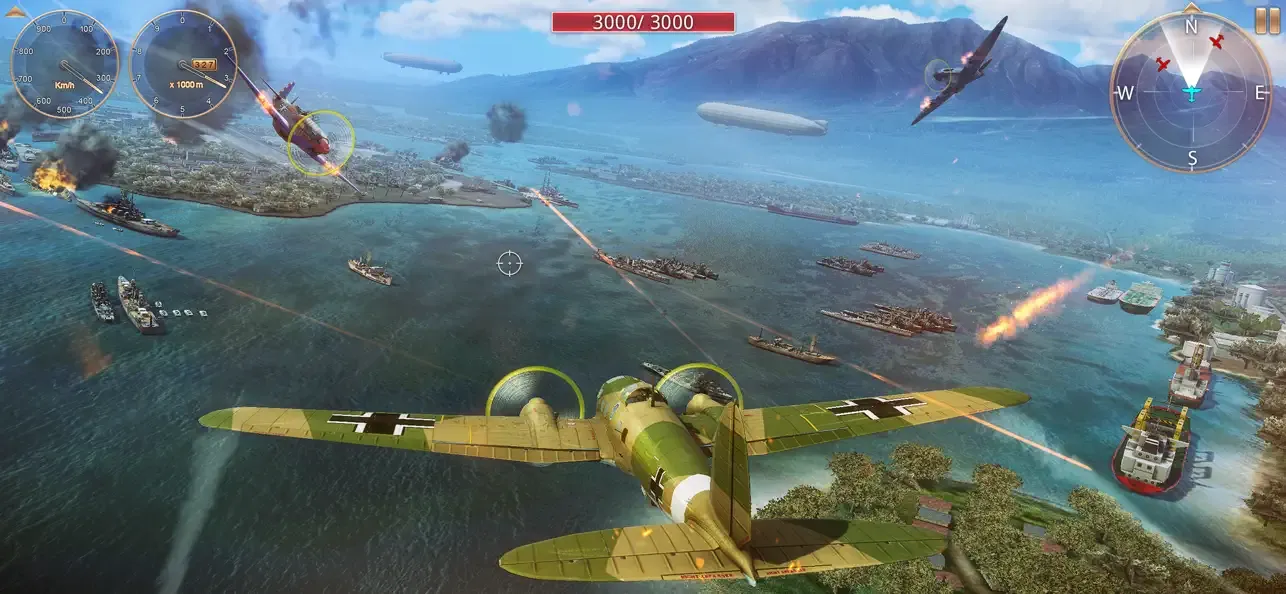Click the orange triangle above the speedometer
Screen dimensions: 1286x594
coord(15,12)
